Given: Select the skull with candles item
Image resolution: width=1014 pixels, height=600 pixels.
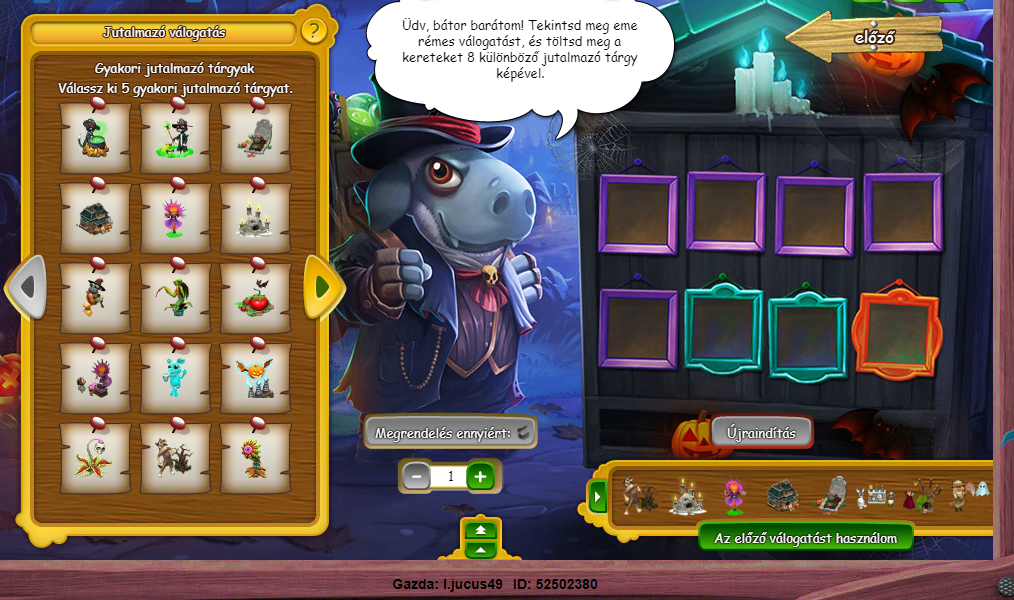Looking at the screenshot, I should coord(255,217).
